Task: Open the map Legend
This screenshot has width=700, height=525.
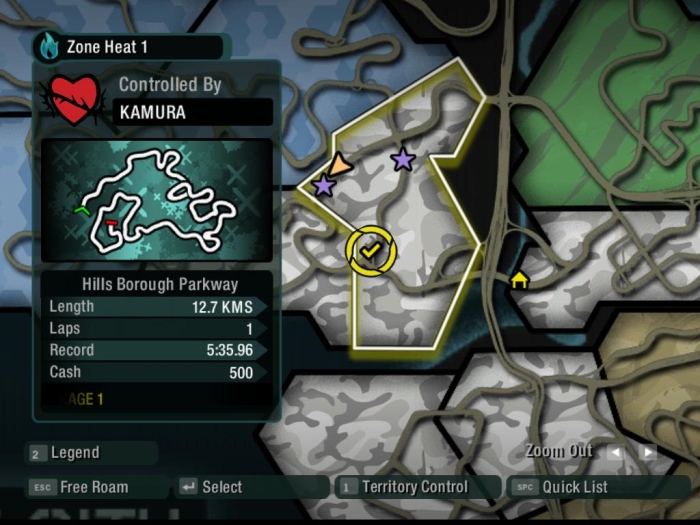Action: click(x=75, y=453)
